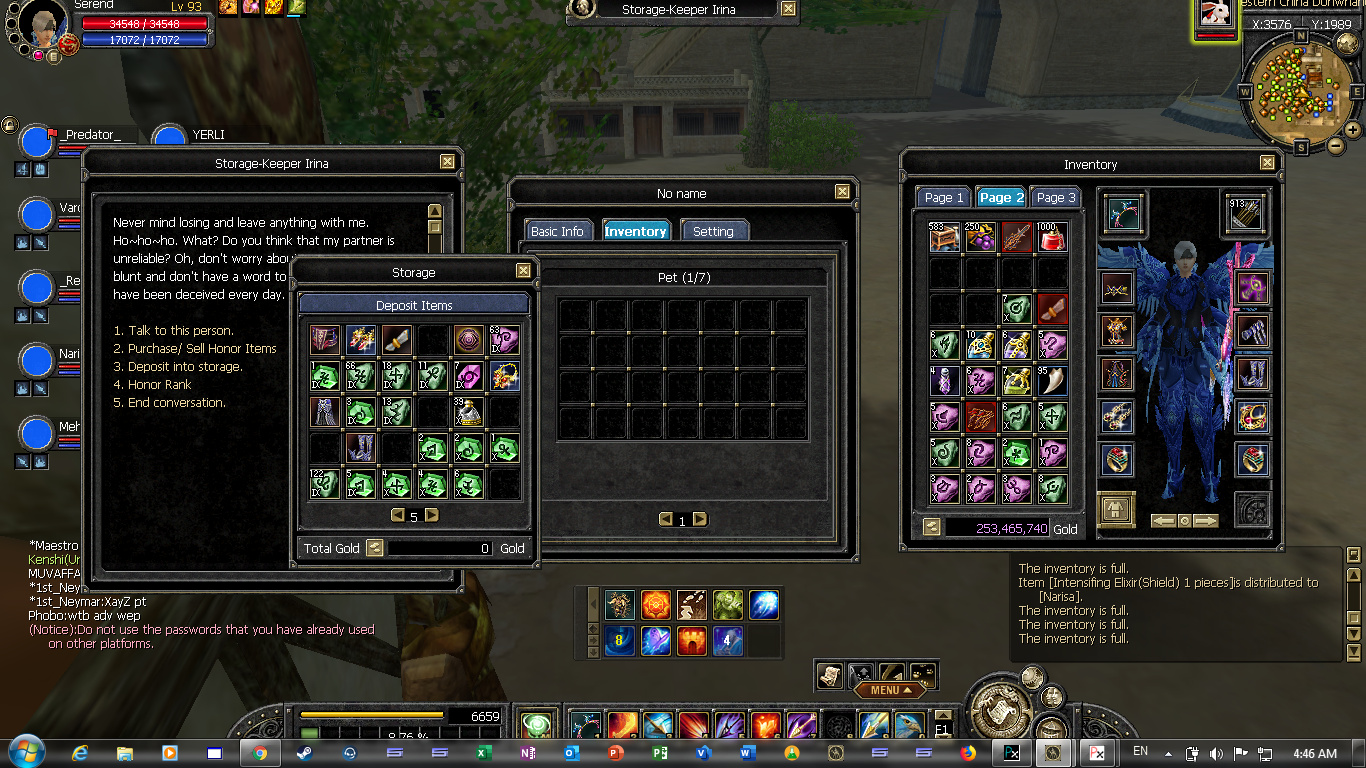Go to previous storage page arrow
1366x768 pixels.
point(397,516)
